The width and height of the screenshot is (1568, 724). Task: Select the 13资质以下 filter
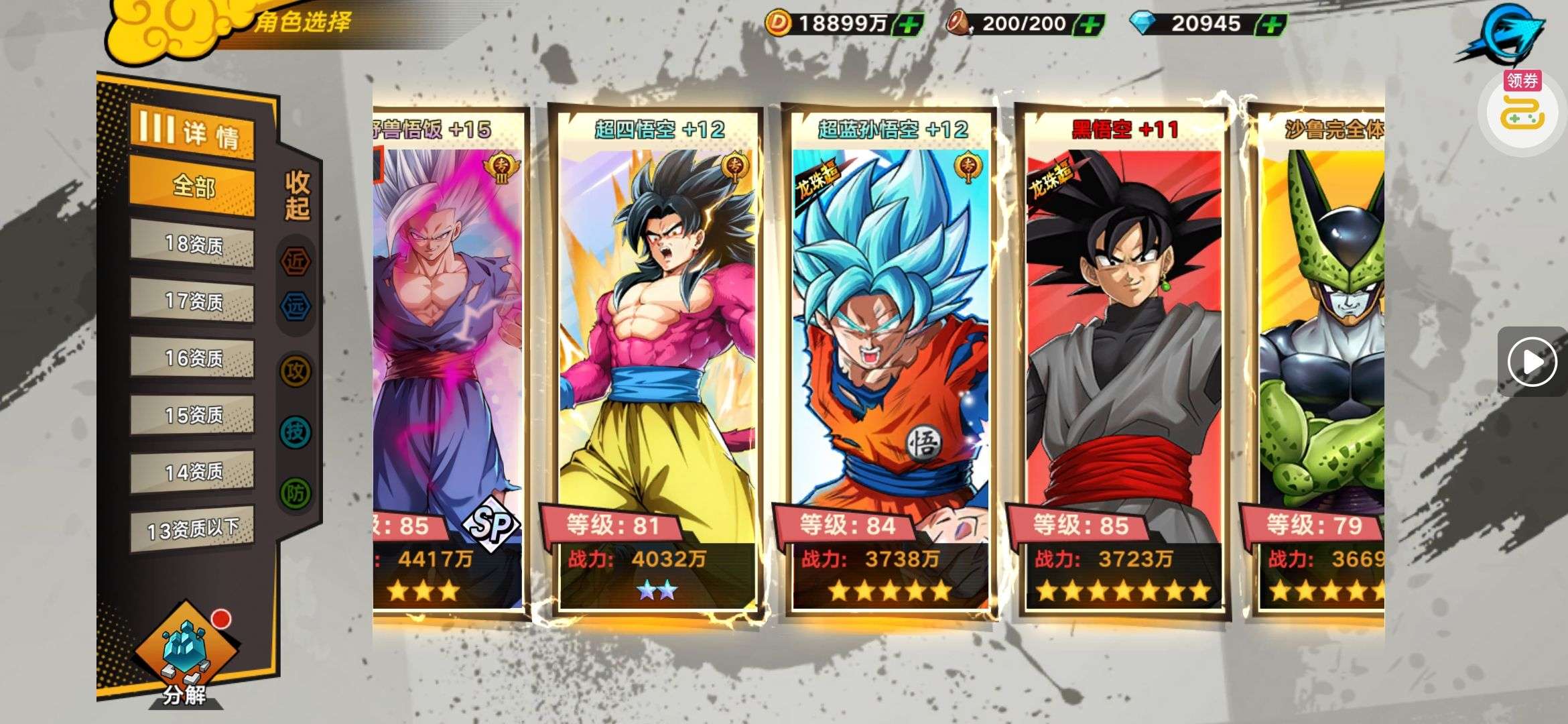[x=192, y=530]
